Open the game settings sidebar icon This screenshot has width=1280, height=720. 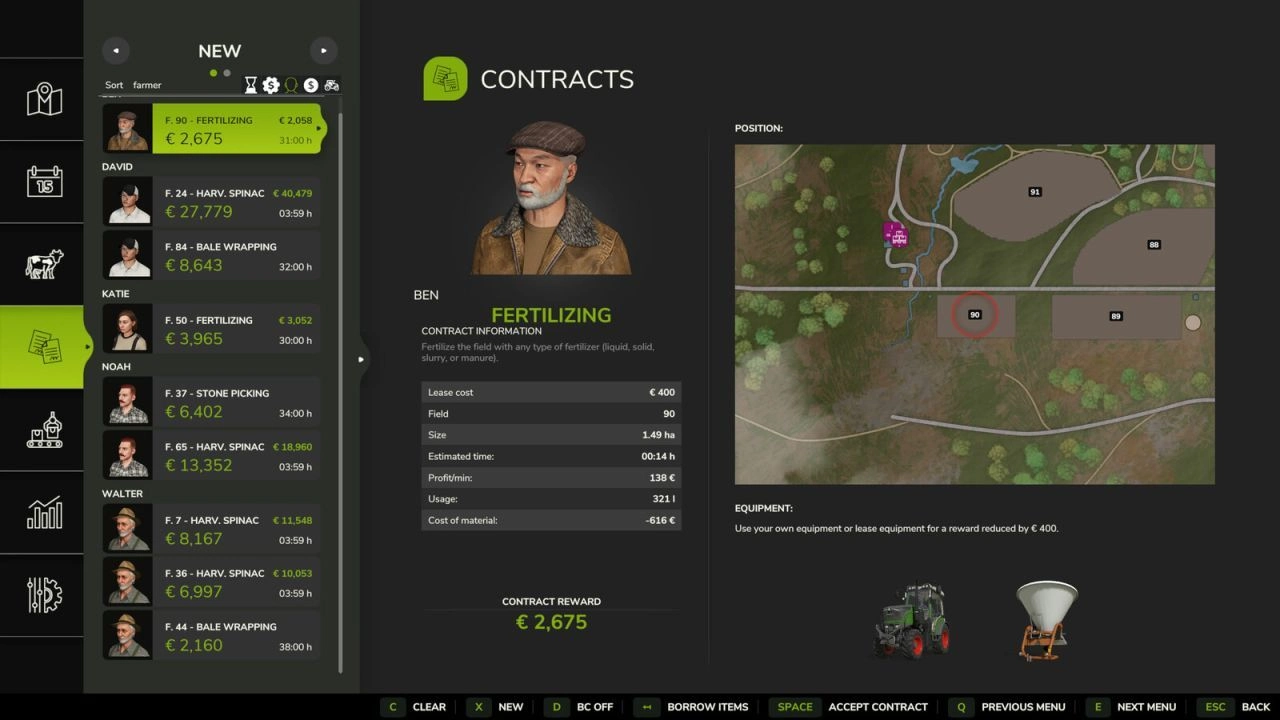[42, 596]
